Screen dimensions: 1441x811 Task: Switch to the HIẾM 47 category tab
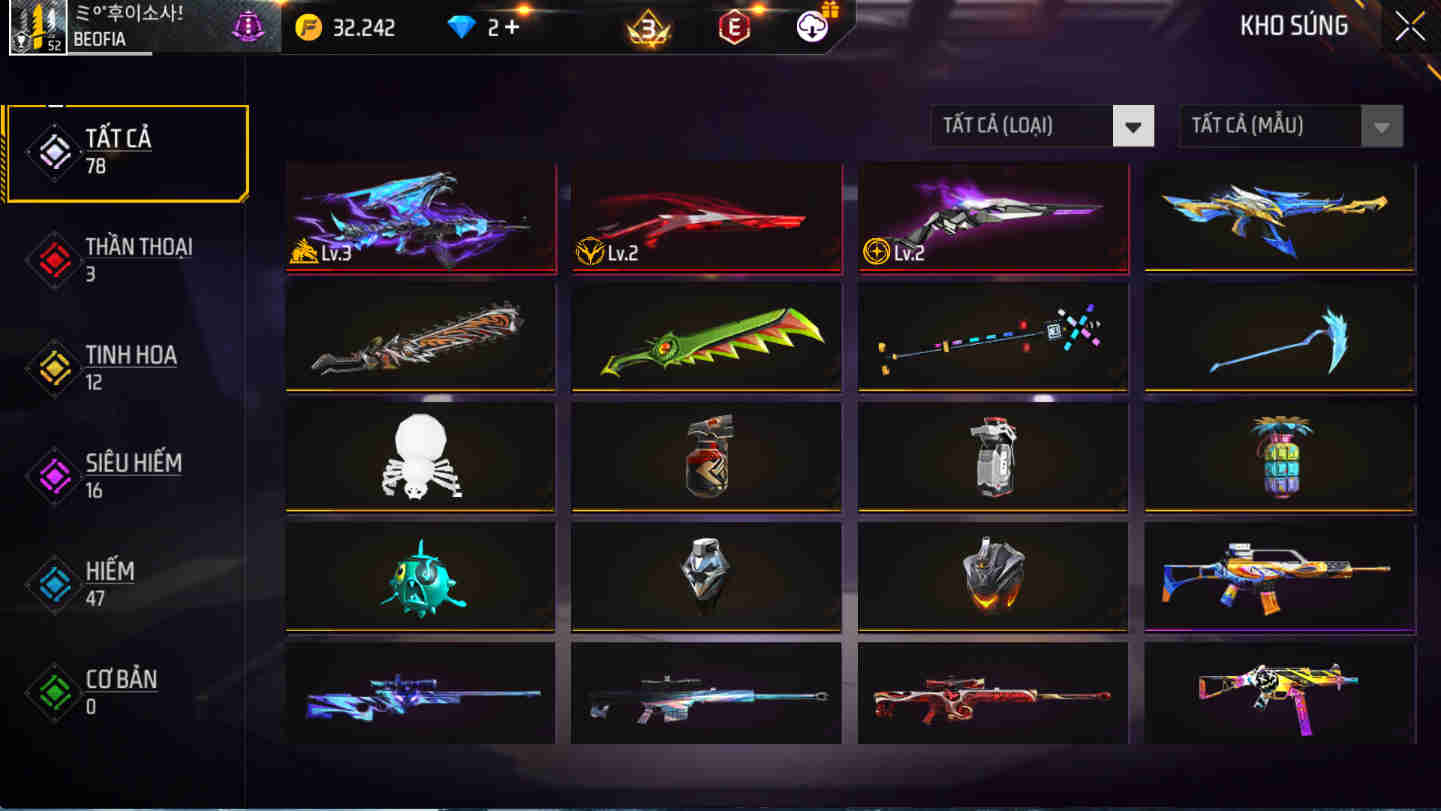tap(120, 584)
